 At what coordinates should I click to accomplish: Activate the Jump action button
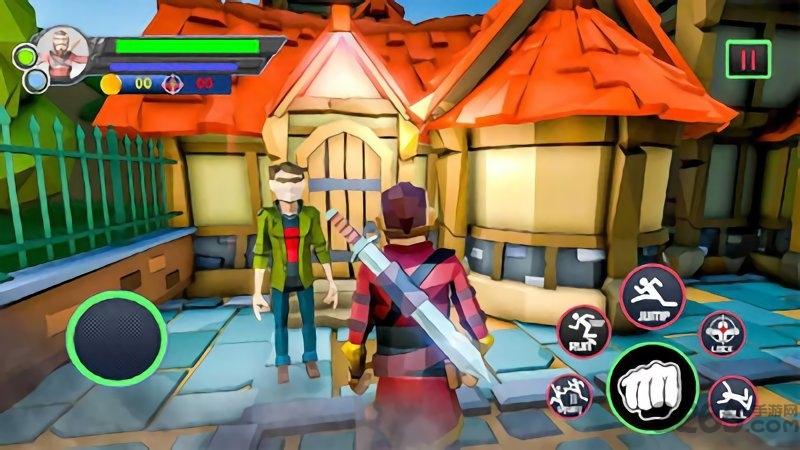[652, 295]
